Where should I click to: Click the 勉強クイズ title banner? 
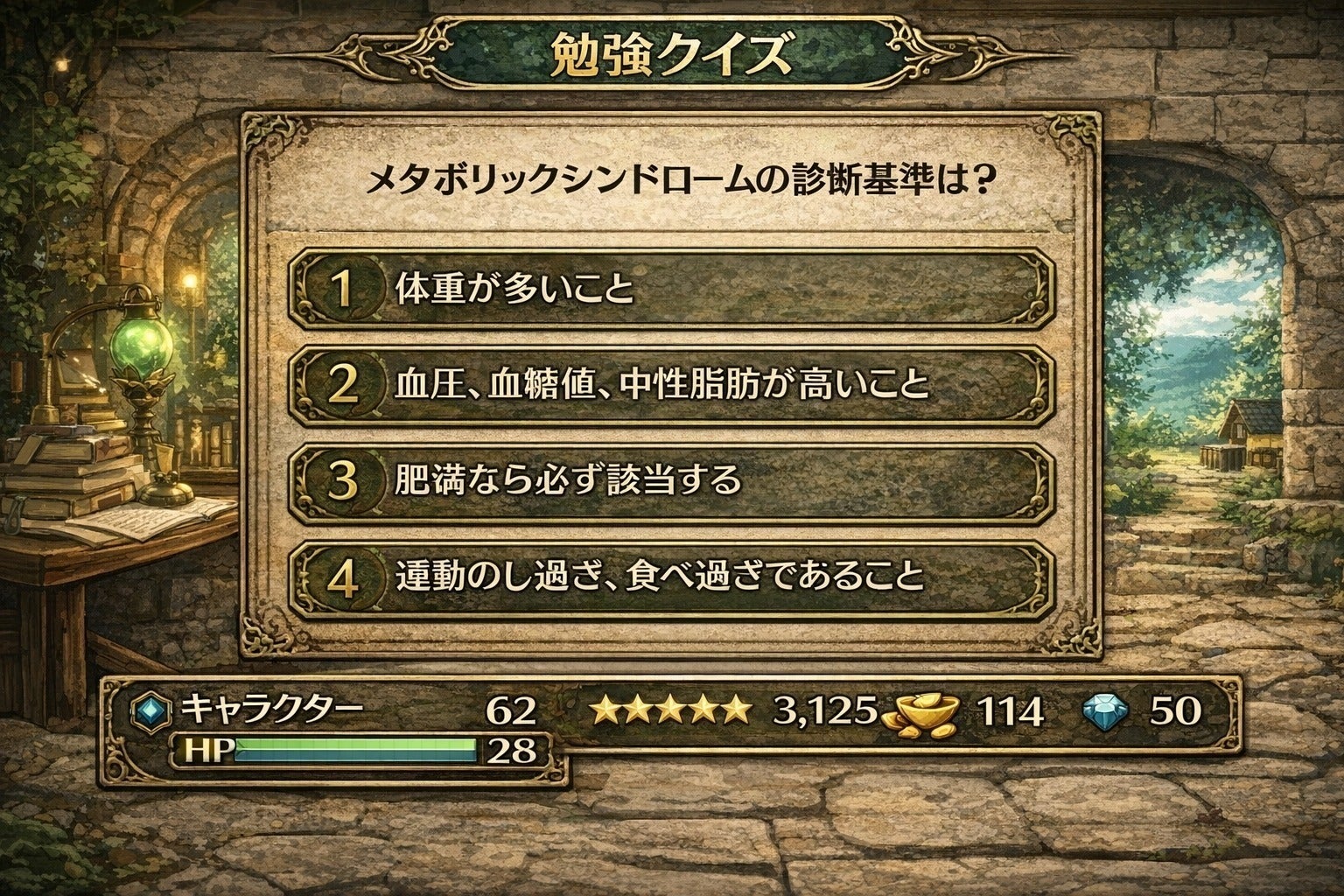coord(672,51)
